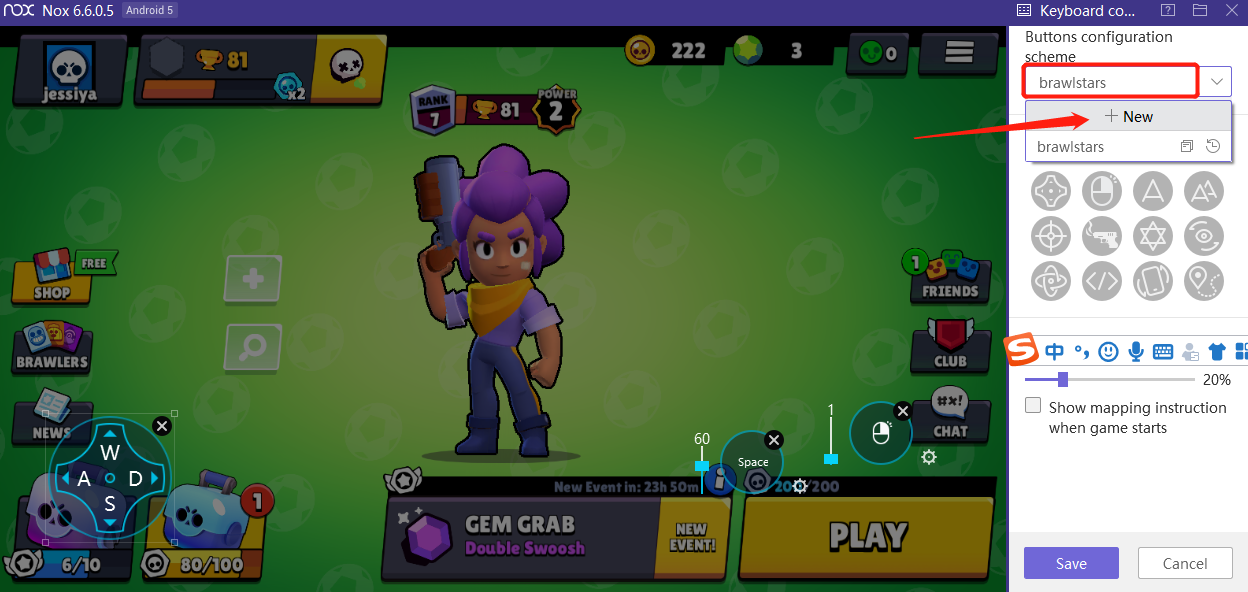Save the keyboard configuration
The image size is (1248, 592).
point(1071,563)
